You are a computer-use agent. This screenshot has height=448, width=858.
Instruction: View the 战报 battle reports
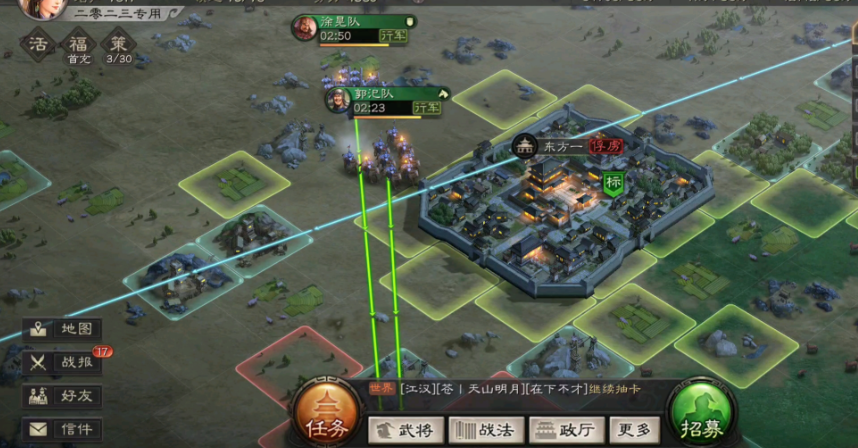point(63,363)
